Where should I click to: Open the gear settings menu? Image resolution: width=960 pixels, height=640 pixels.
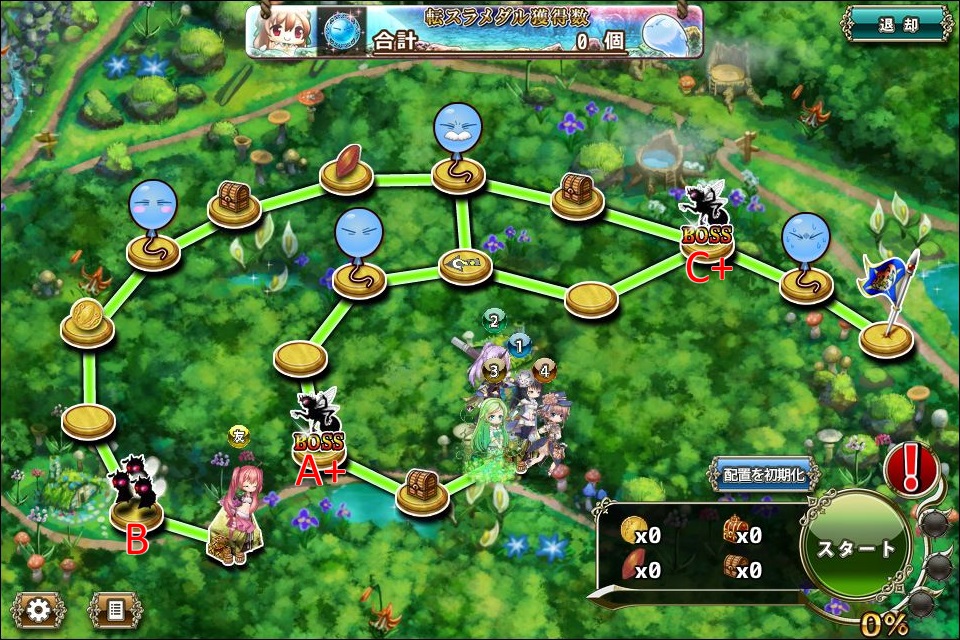[39, 608]
